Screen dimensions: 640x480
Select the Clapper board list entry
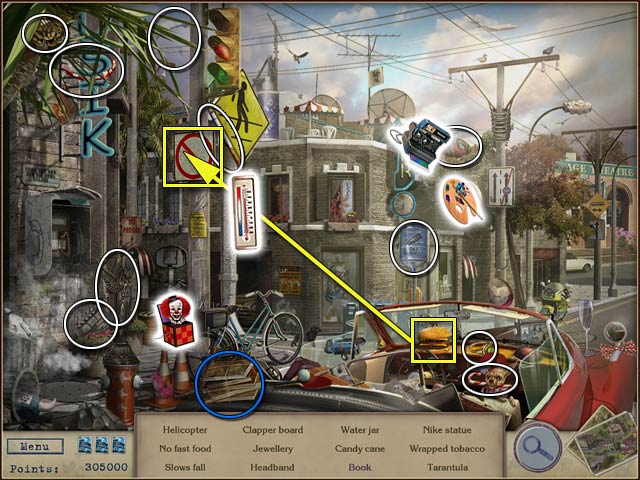click(272, 431)
